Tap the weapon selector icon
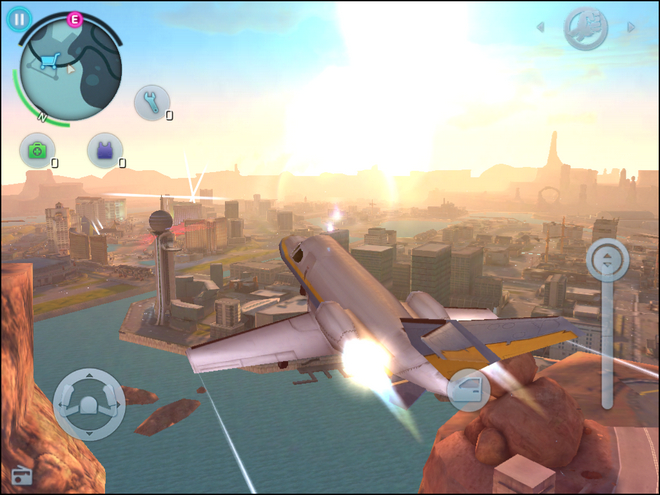Image resolution: width=660 pixels, height=495 pixels. coord(585,28)
